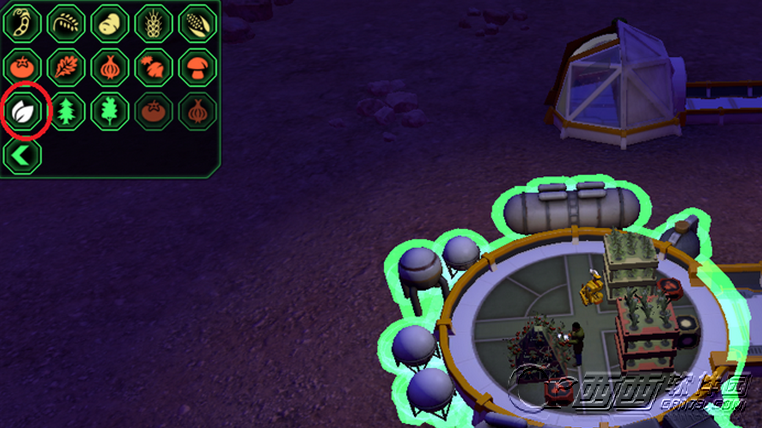Select the green leafy tree icon
Viewport: 762px width, 428px height.
coord(109,111)
